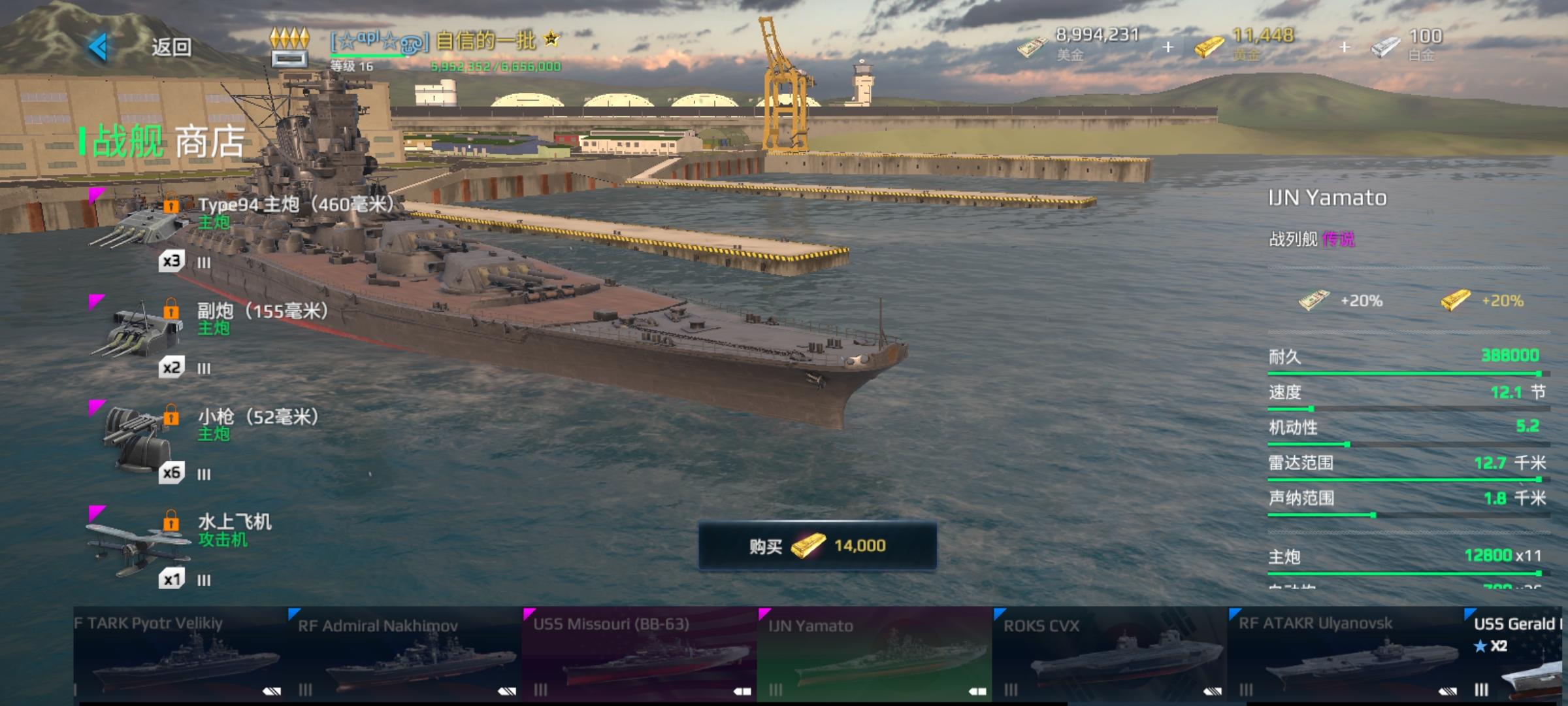Go back with the 返回 button
Viewport: 1568px width, 706px height.
(140, 47)
